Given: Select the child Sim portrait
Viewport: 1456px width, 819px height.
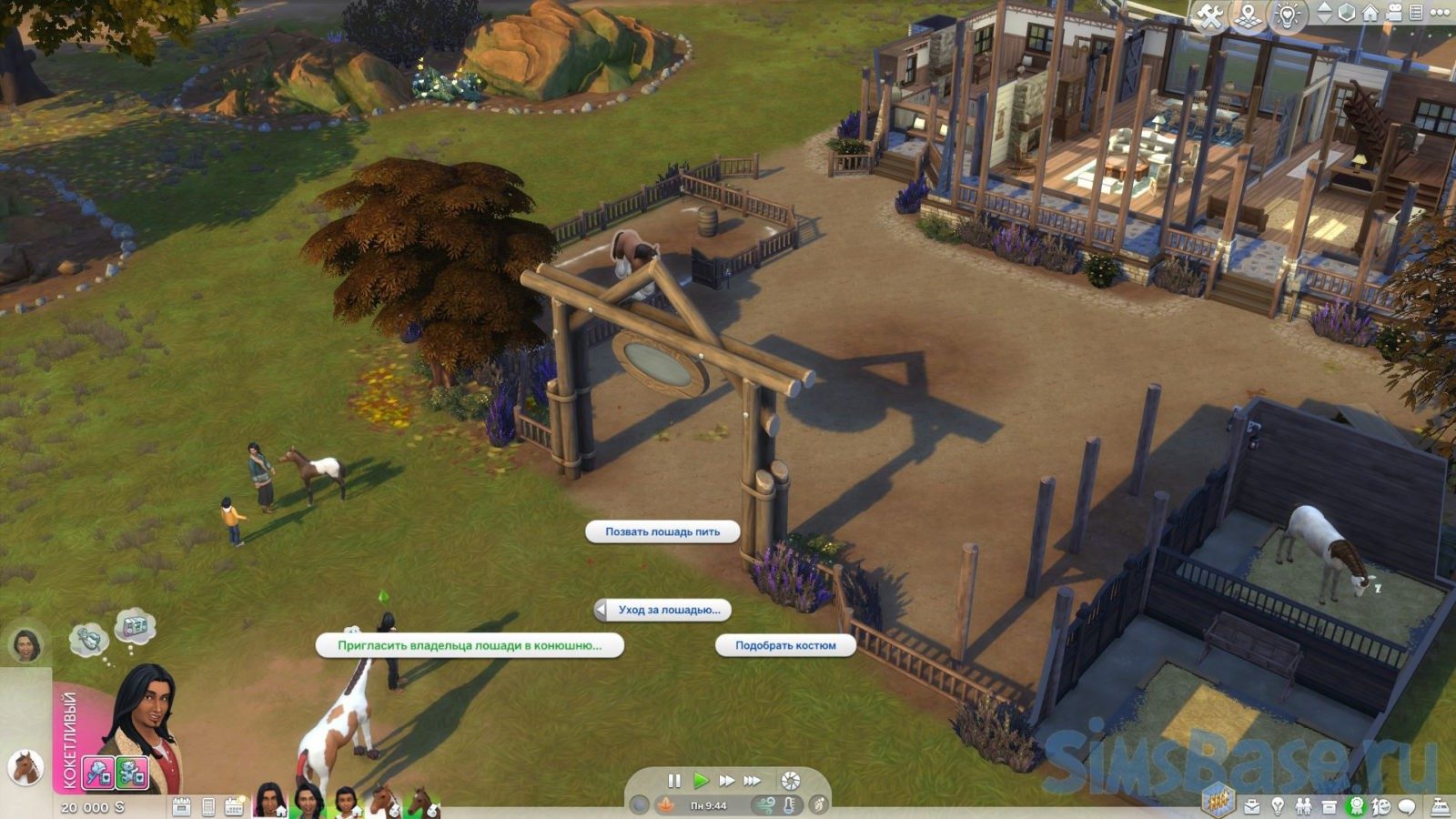Looking at the screenshot, I should 346,802.
